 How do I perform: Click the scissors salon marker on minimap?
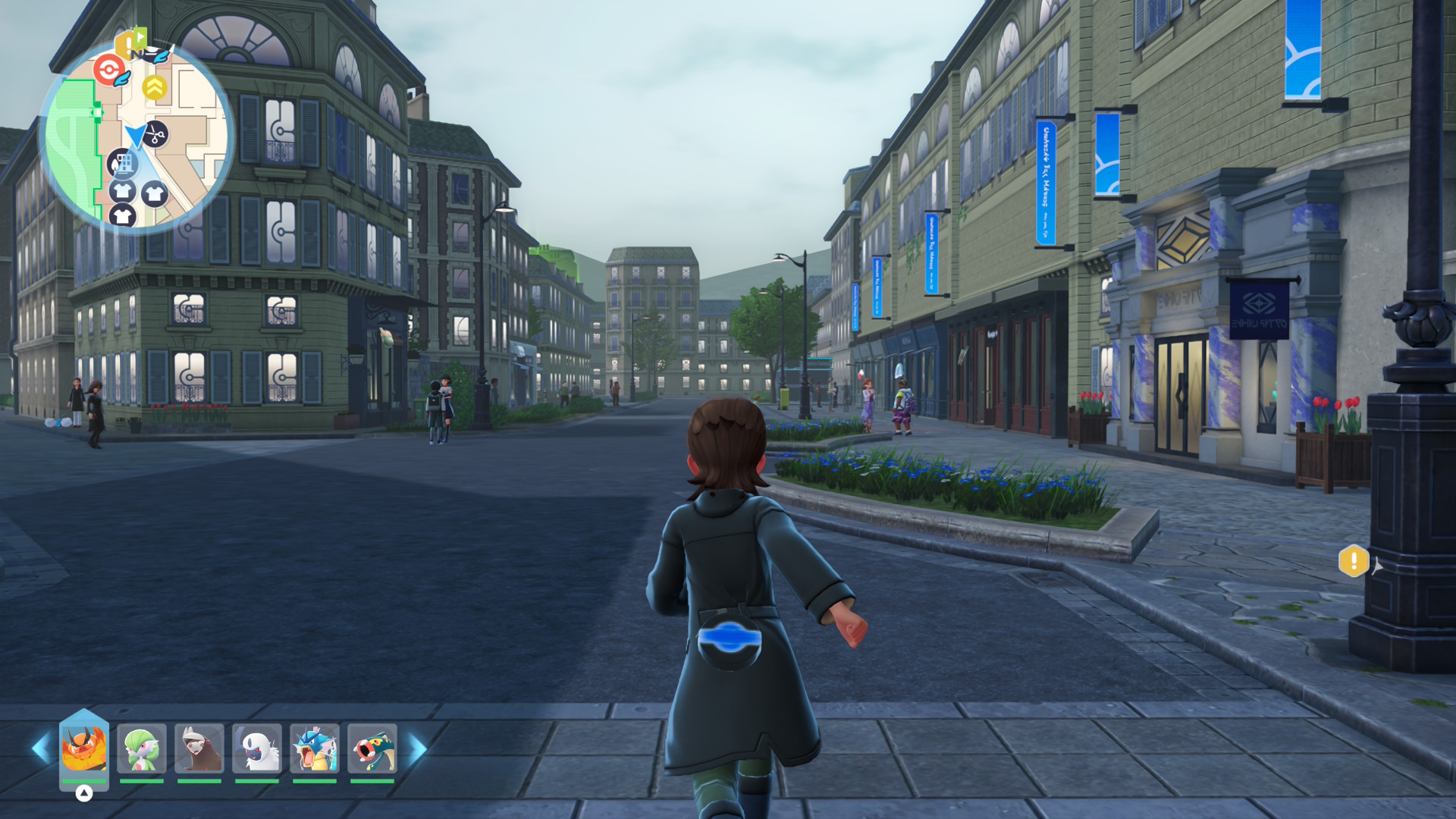pyautogui.click(x=155, y=135)
